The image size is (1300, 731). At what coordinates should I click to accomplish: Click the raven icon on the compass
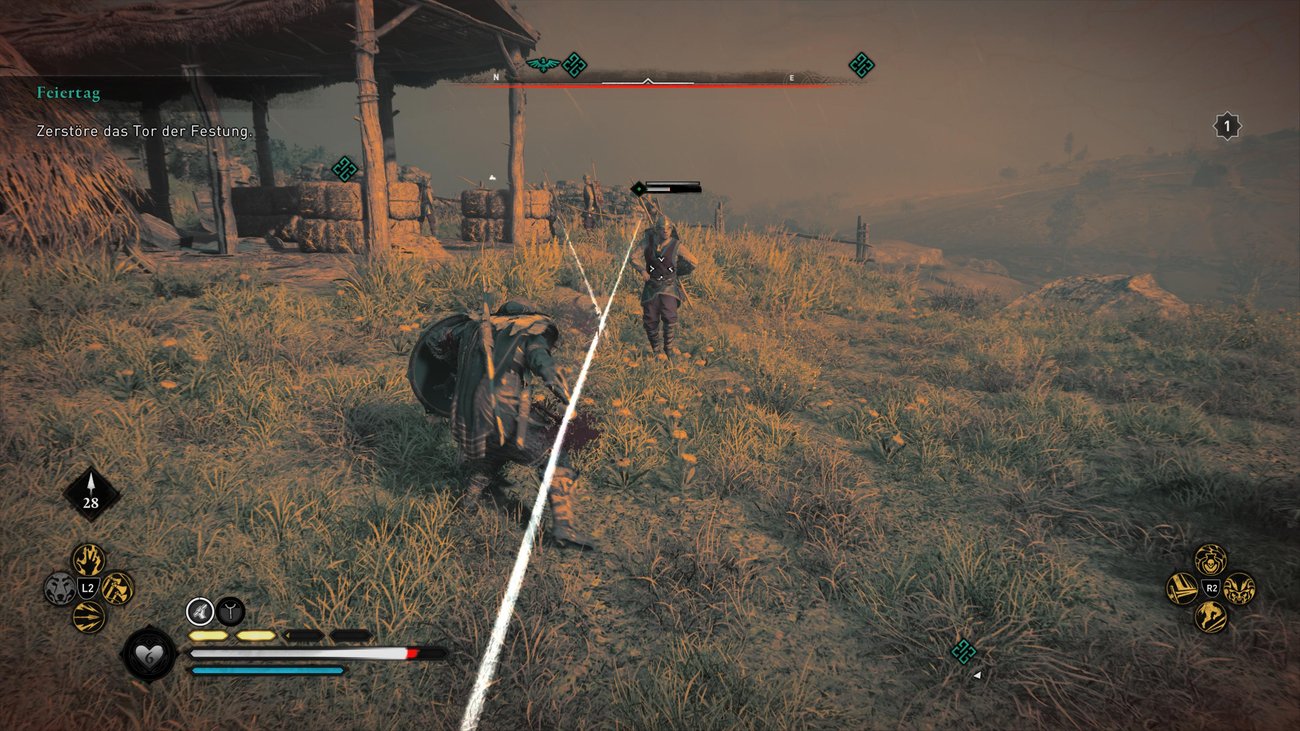click(542, 65)
